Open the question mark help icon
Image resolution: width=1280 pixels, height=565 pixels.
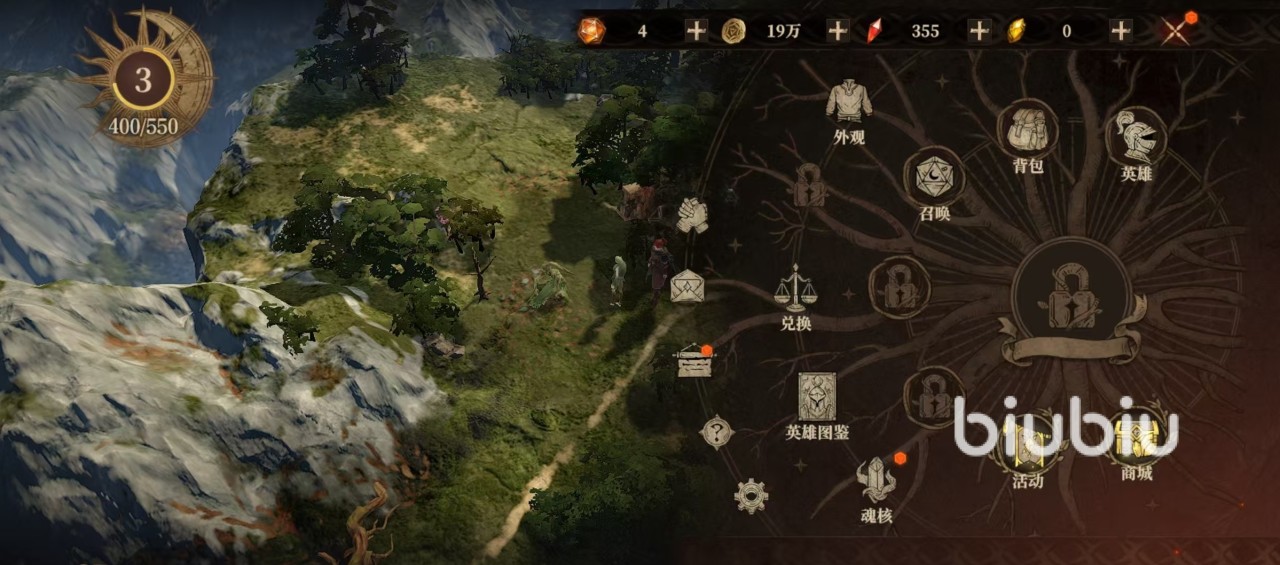pos(716,432)
